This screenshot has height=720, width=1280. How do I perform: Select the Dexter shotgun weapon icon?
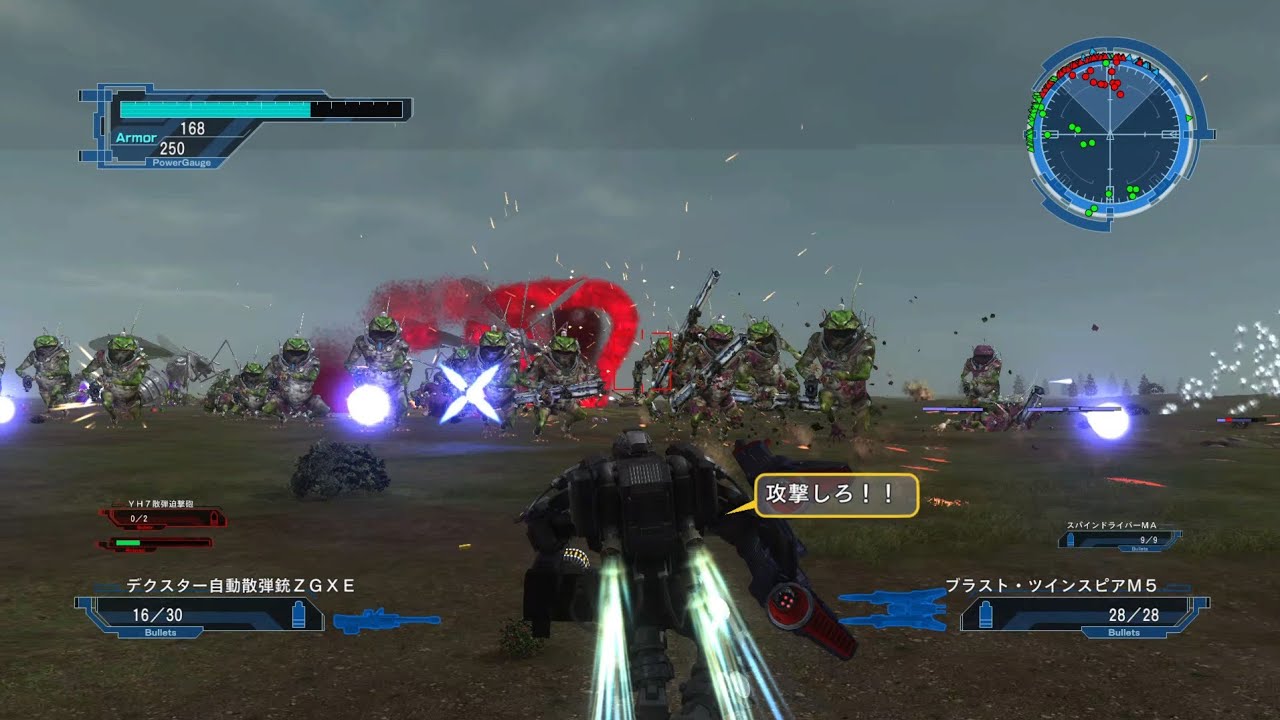pos(386,620)
